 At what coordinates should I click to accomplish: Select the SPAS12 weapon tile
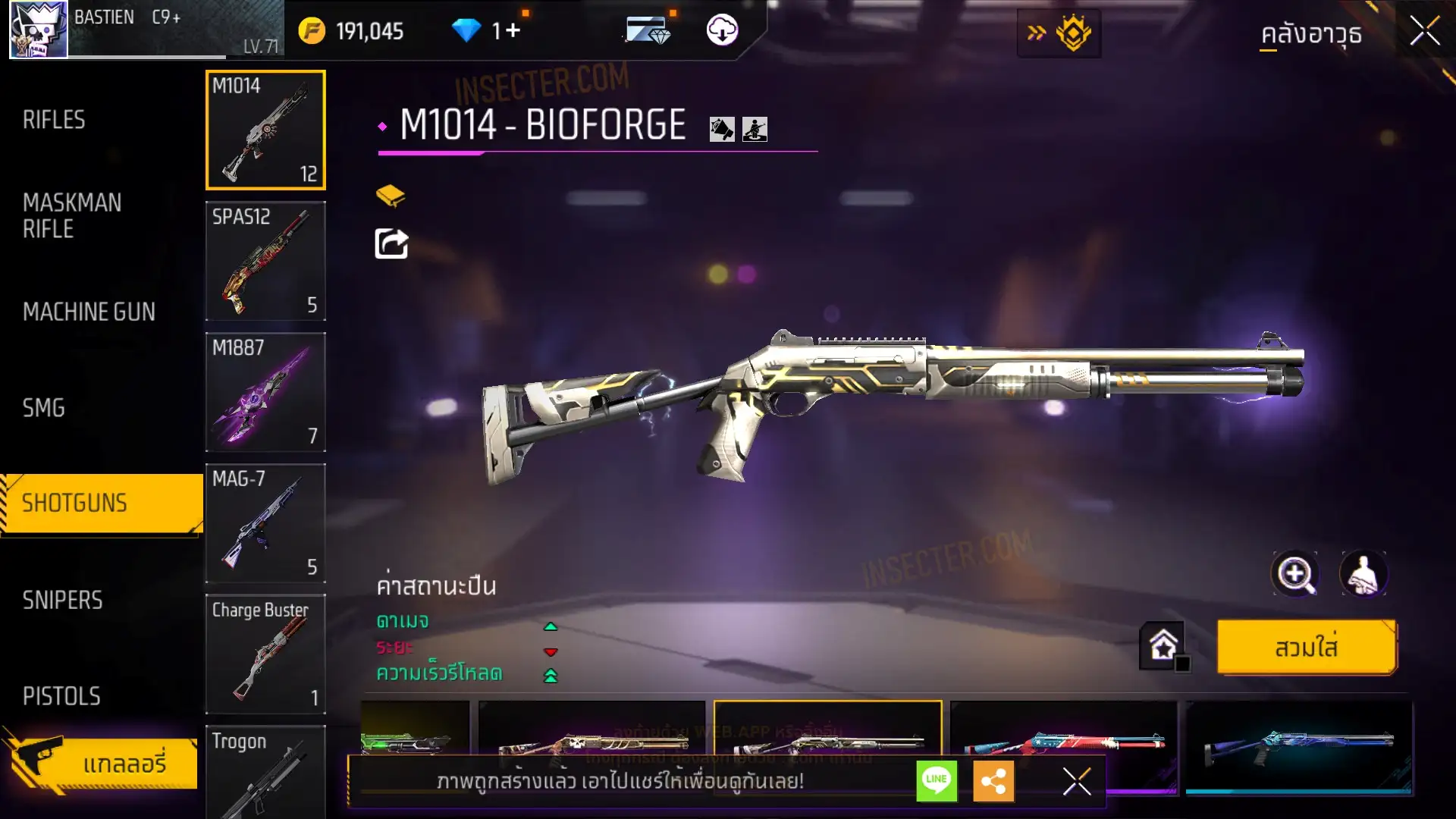tap(265, 261)
